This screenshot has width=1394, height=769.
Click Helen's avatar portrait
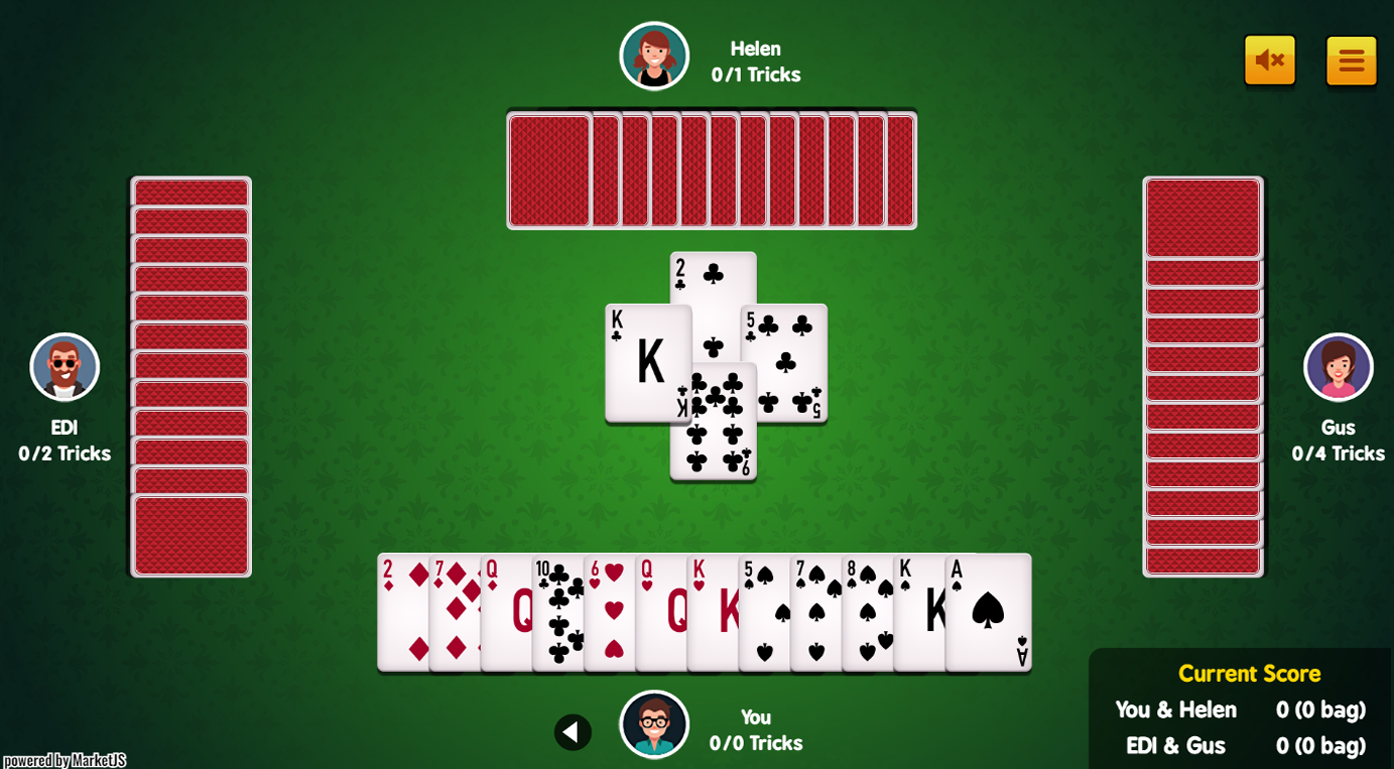click(x=654, y=56)
